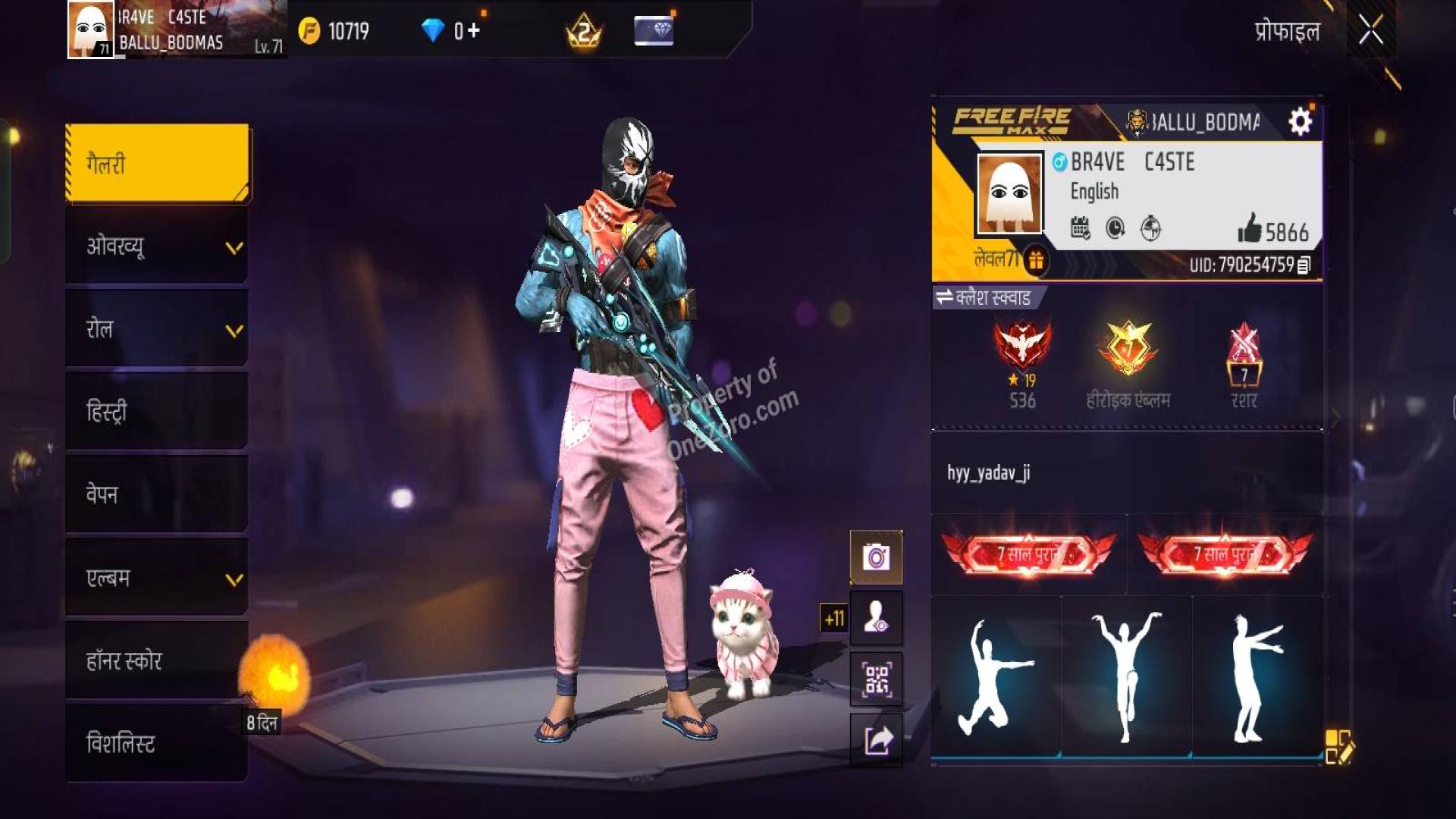Viewport: 1456px width, 819px height.
Task: Click the camera screenshot button
Action: point(876,558)
